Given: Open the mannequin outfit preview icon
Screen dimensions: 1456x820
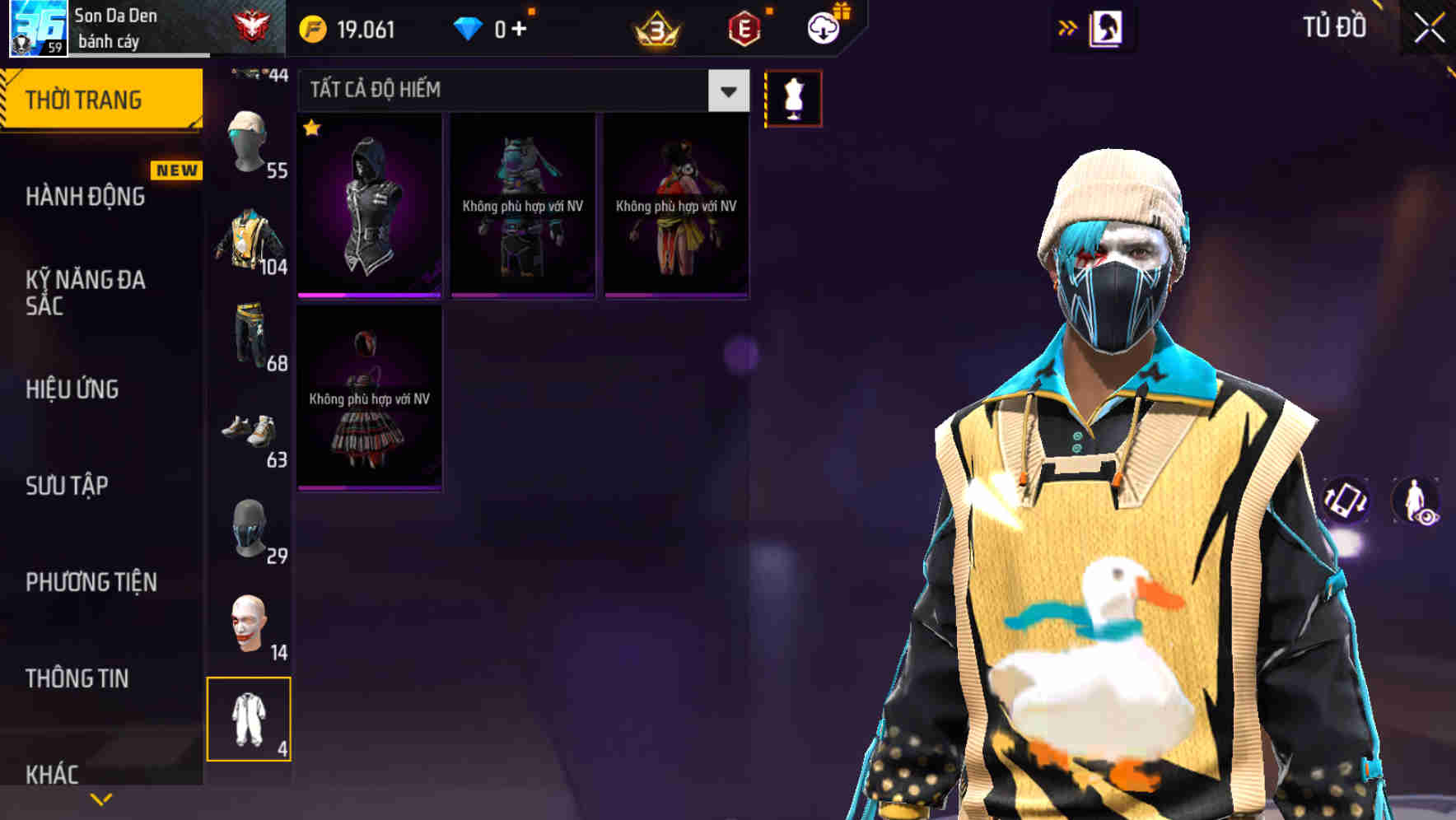Looking at the screenshot, I should tap(793, 96).
